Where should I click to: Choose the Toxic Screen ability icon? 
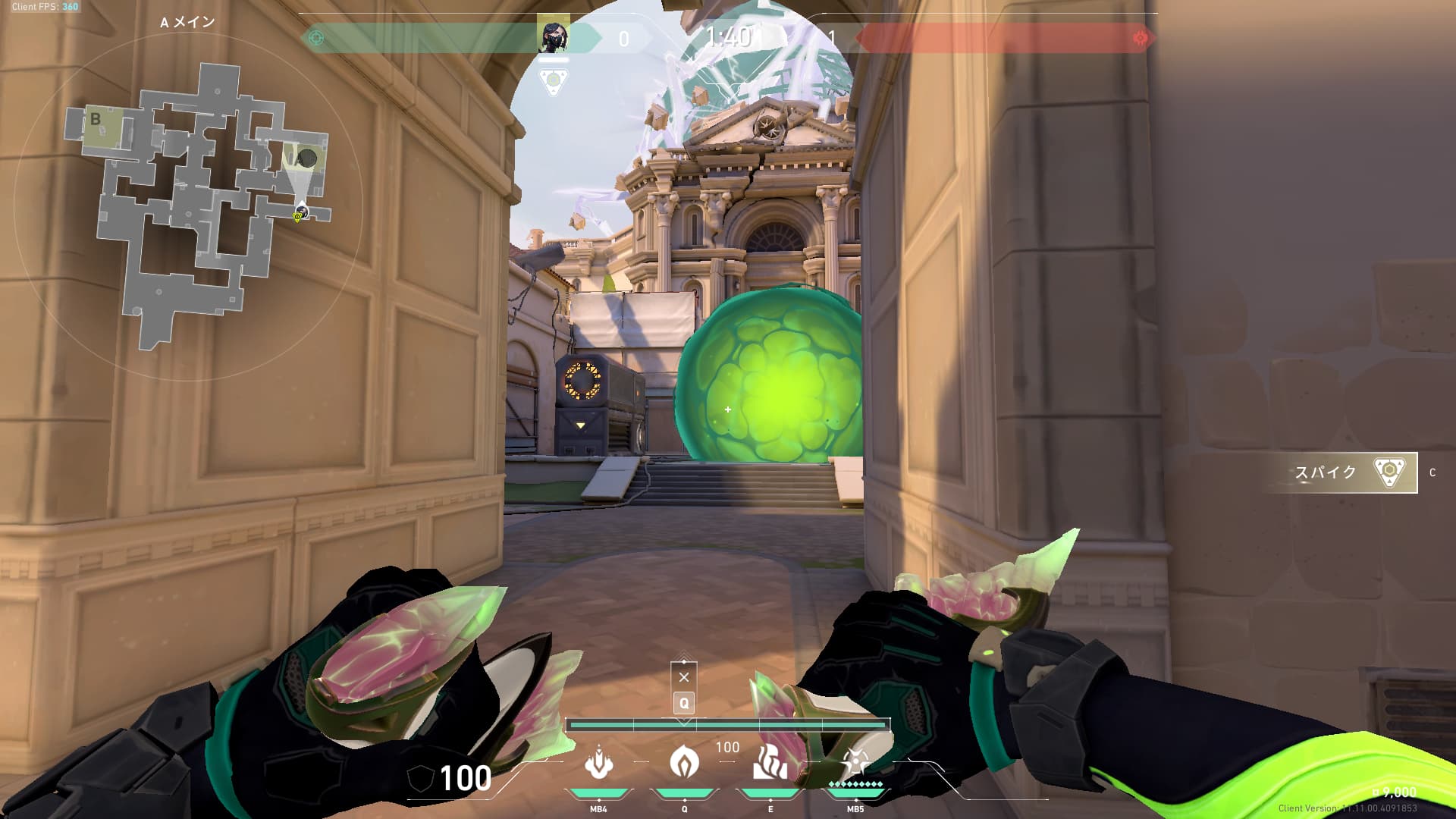point(770,763)
